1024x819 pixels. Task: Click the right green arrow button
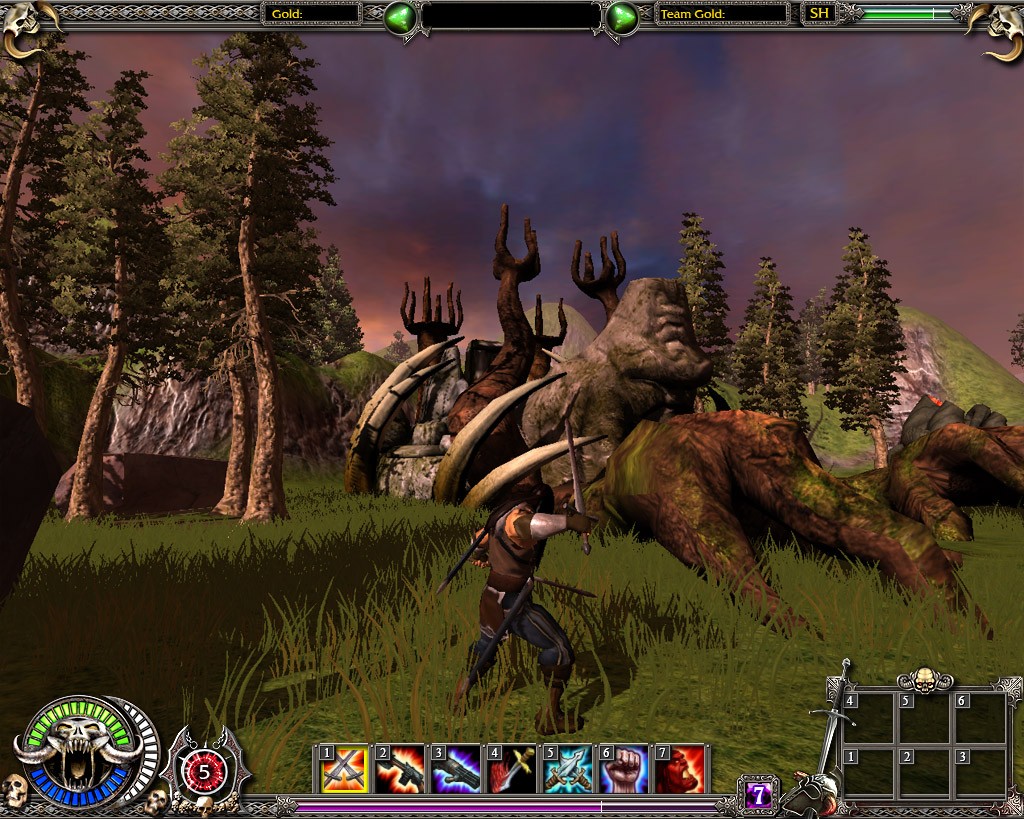click(x=622, y=16)
